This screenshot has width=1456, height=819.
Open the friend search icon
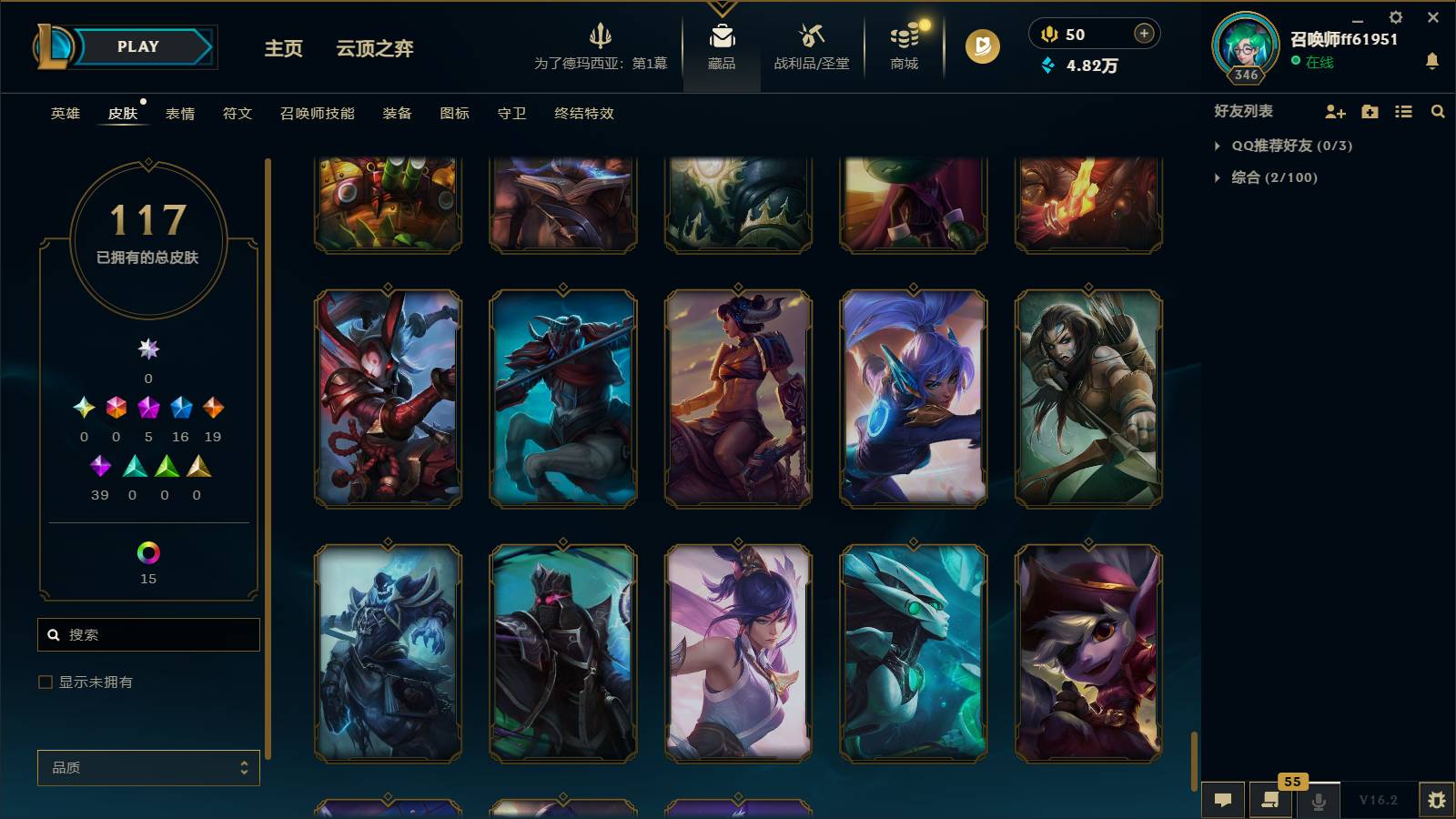pos(1438,111)
